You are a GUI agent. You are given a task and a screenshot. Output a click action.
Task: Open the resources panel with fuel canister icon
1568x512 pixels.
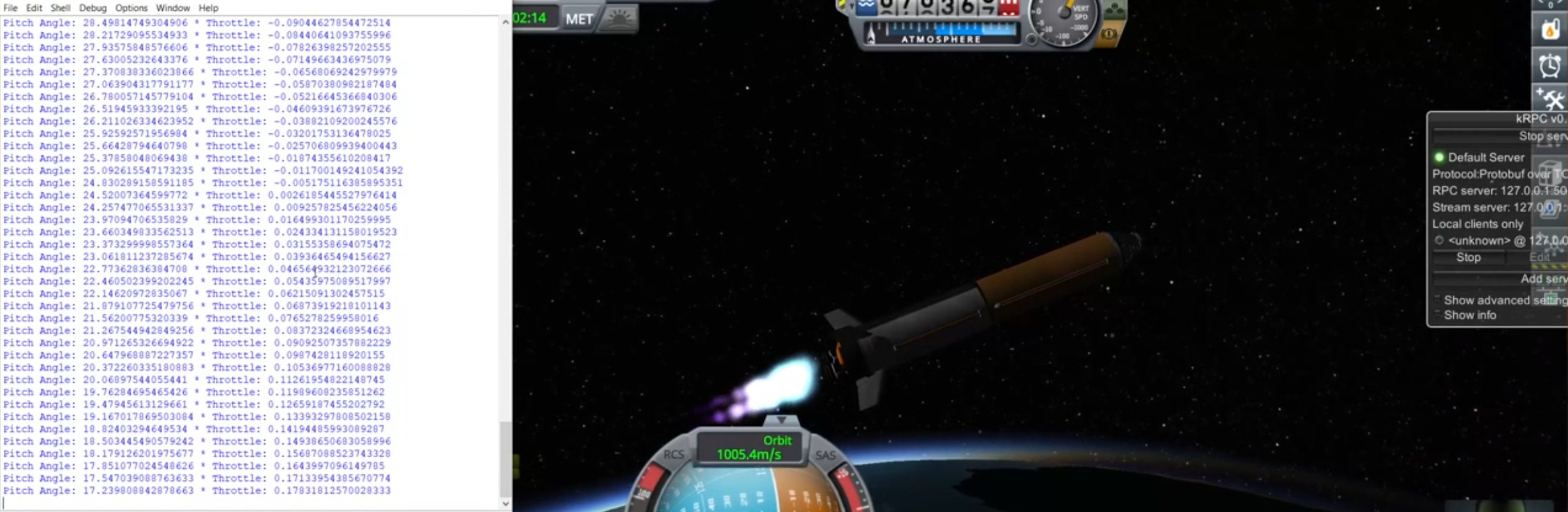(1550, 29)
